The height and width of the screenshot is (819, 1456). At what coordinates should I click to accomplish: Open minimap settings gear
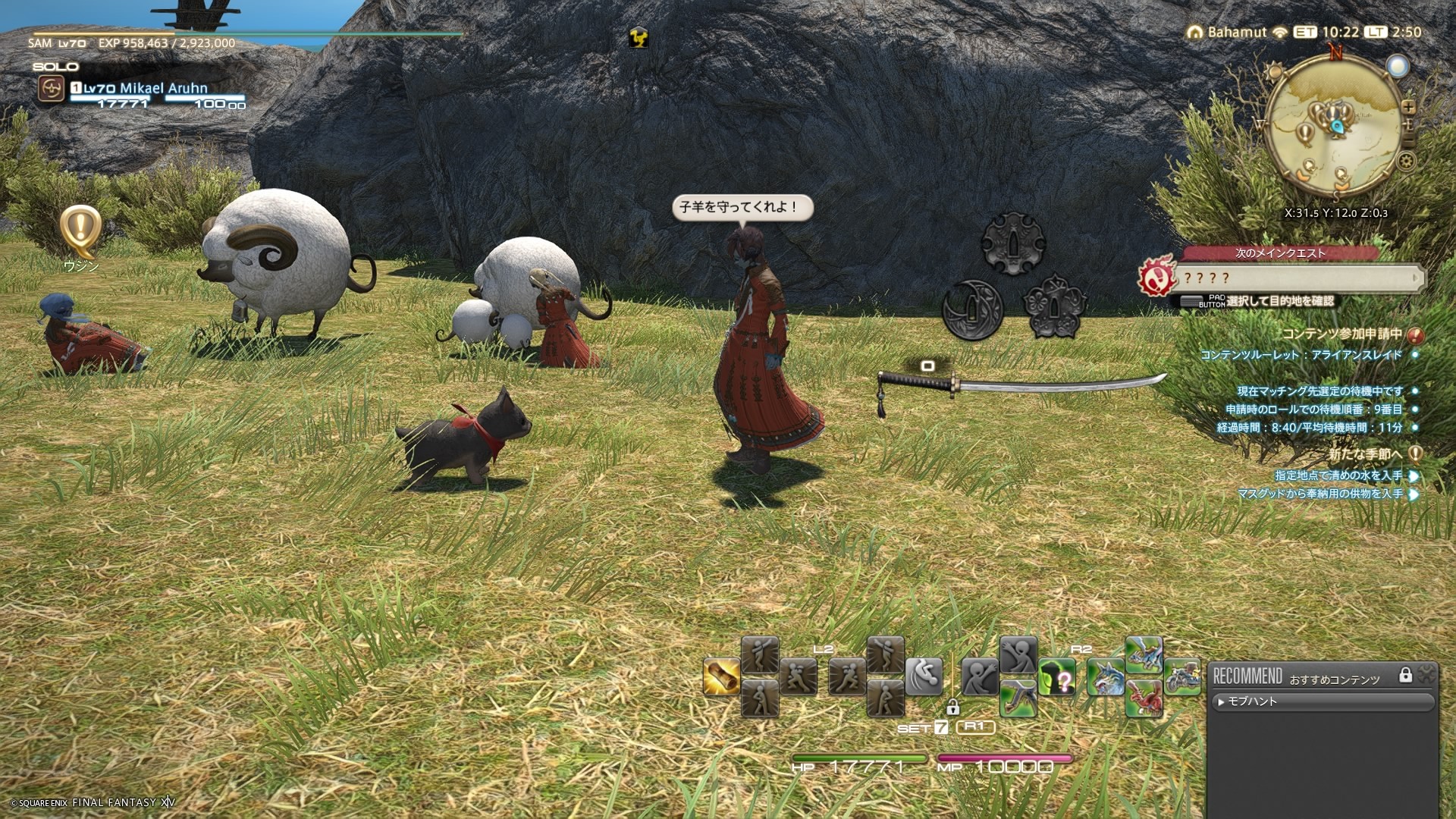(1407, 161)
